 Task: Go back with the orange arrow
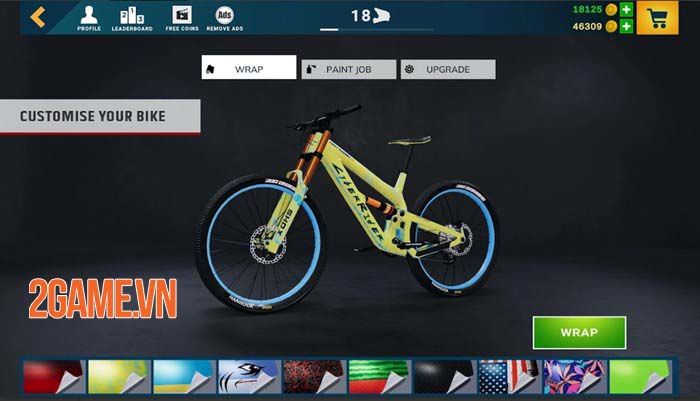click(38, 17)
